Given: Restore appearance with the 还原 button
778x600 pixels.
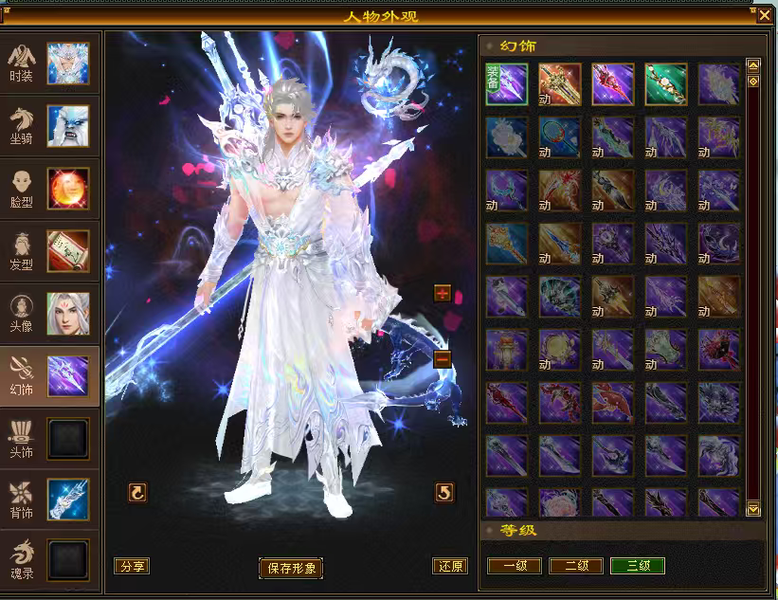Looking at the screenshot, I should [x=450, y=566].
